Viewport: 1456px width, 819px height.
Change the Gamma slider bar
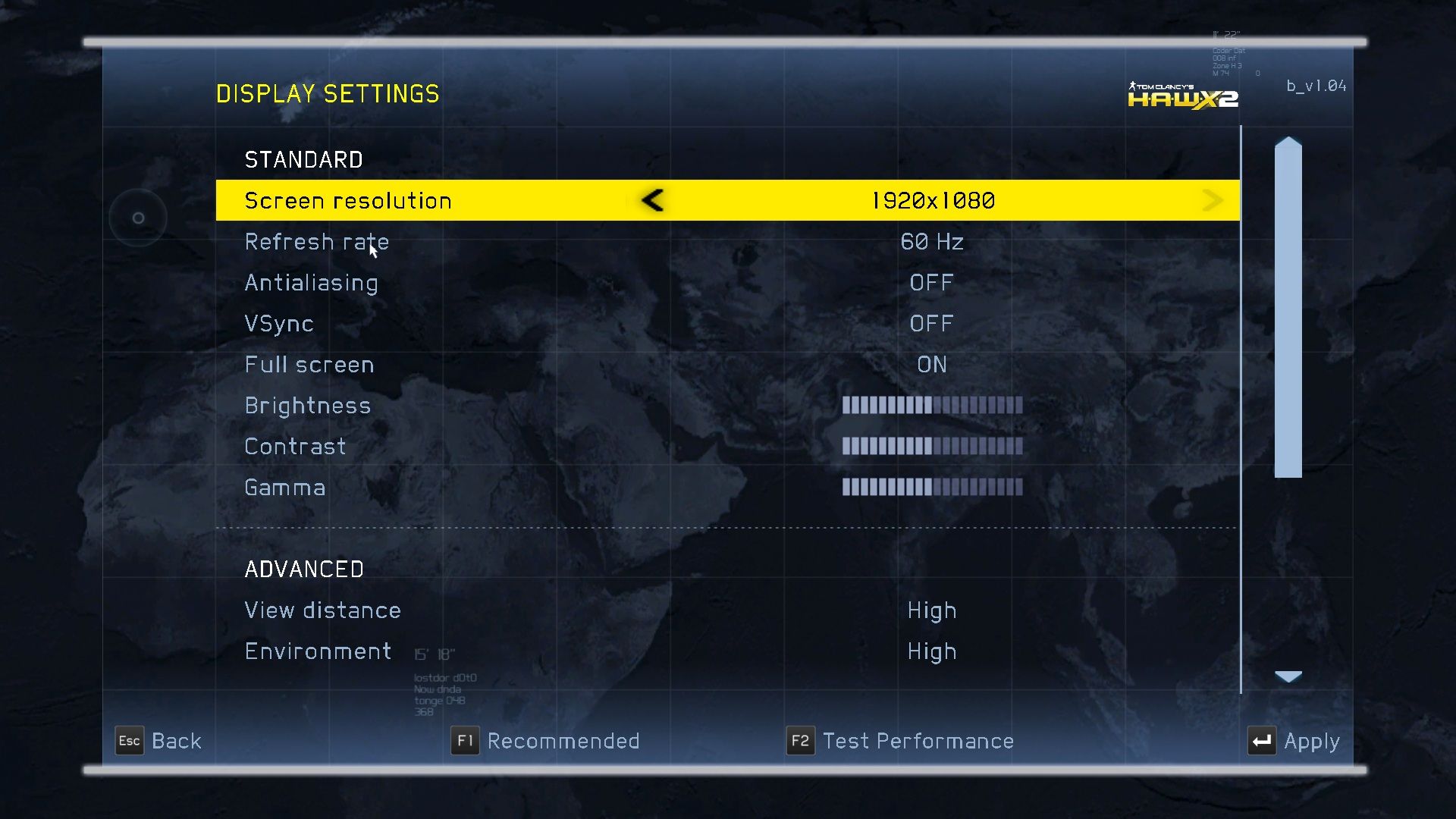(x=932, y=488)
